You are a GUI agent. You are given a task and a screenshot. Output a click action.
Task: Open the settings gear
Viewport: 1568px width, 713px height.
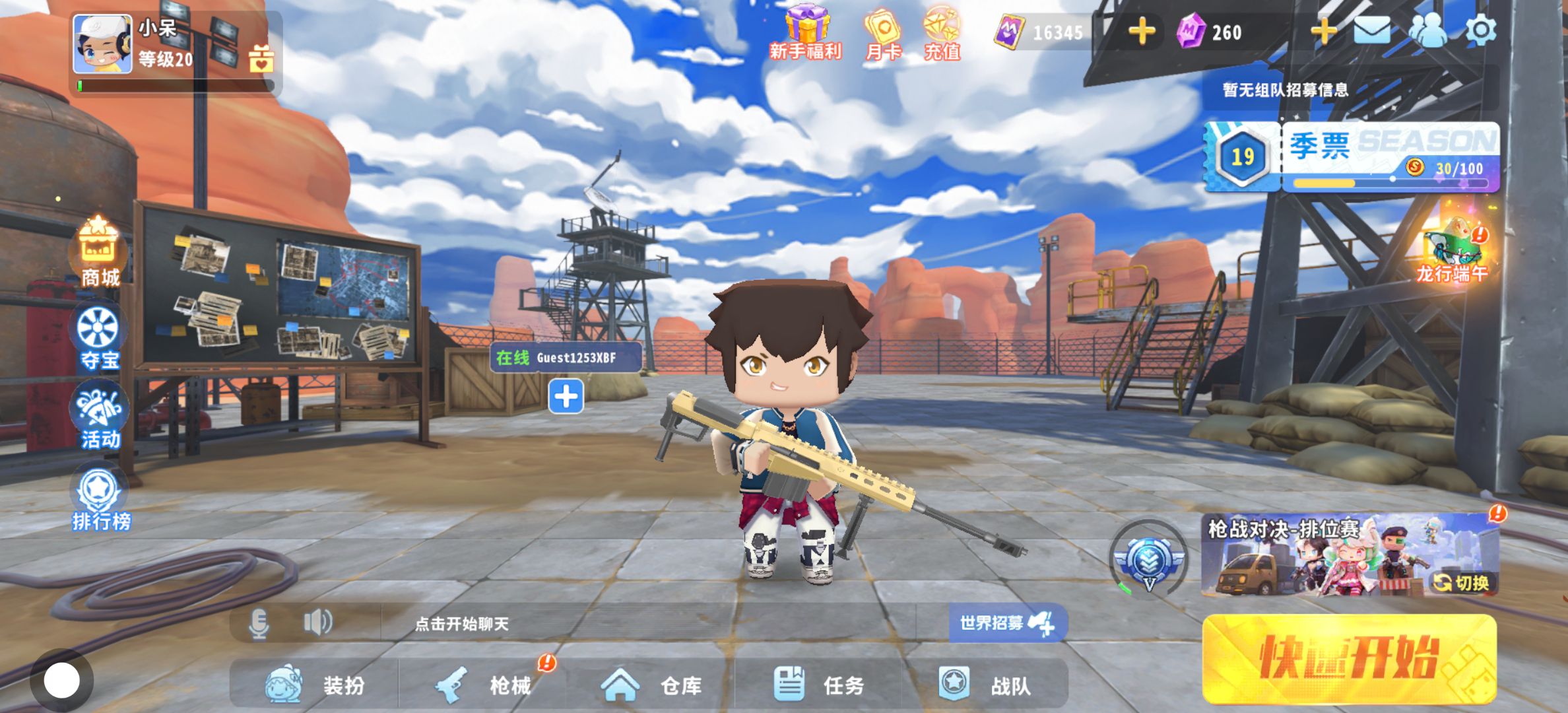tap(1480, 30)
